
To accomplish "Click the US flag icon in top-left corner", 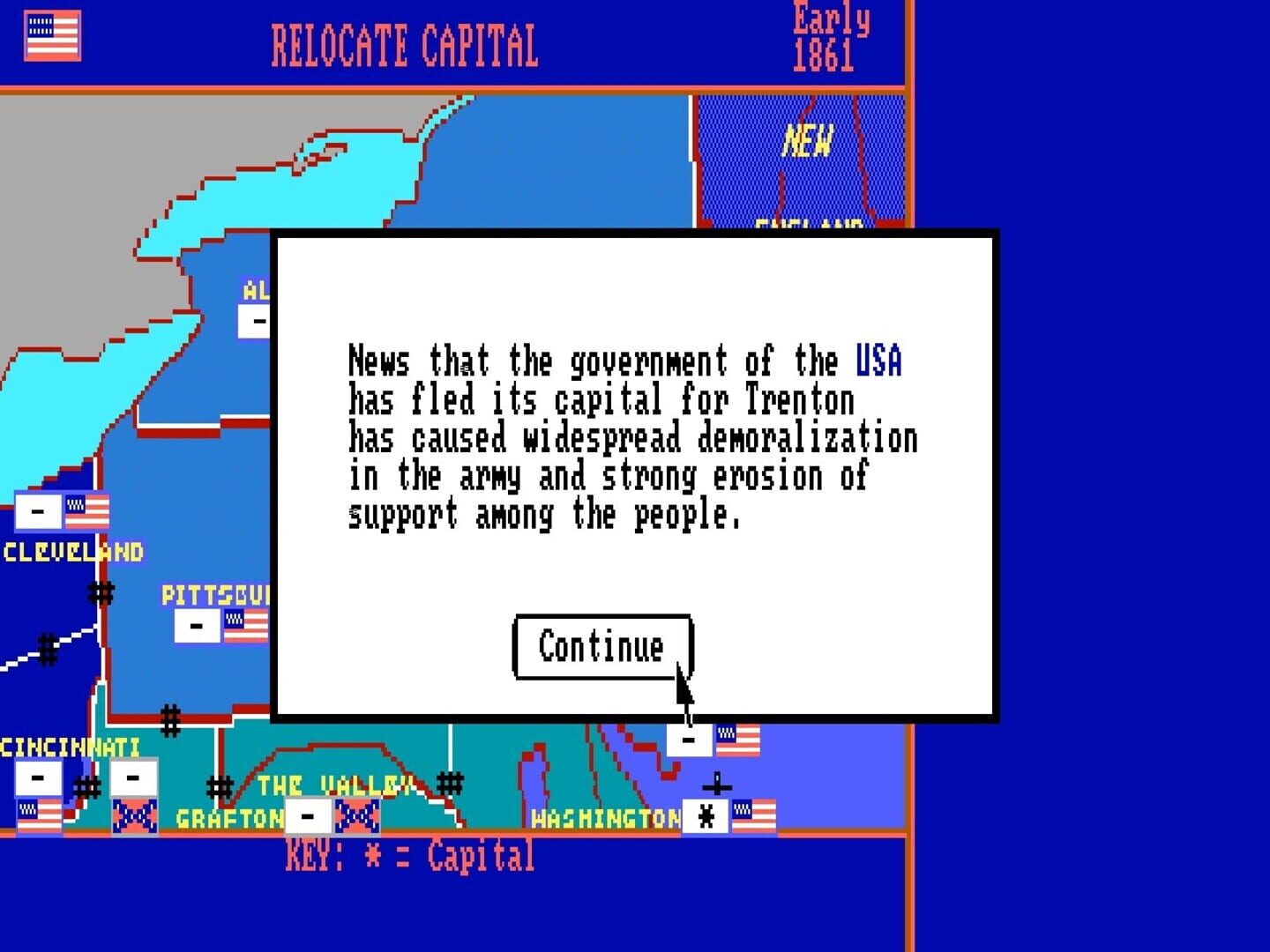I will pos(51,37).
